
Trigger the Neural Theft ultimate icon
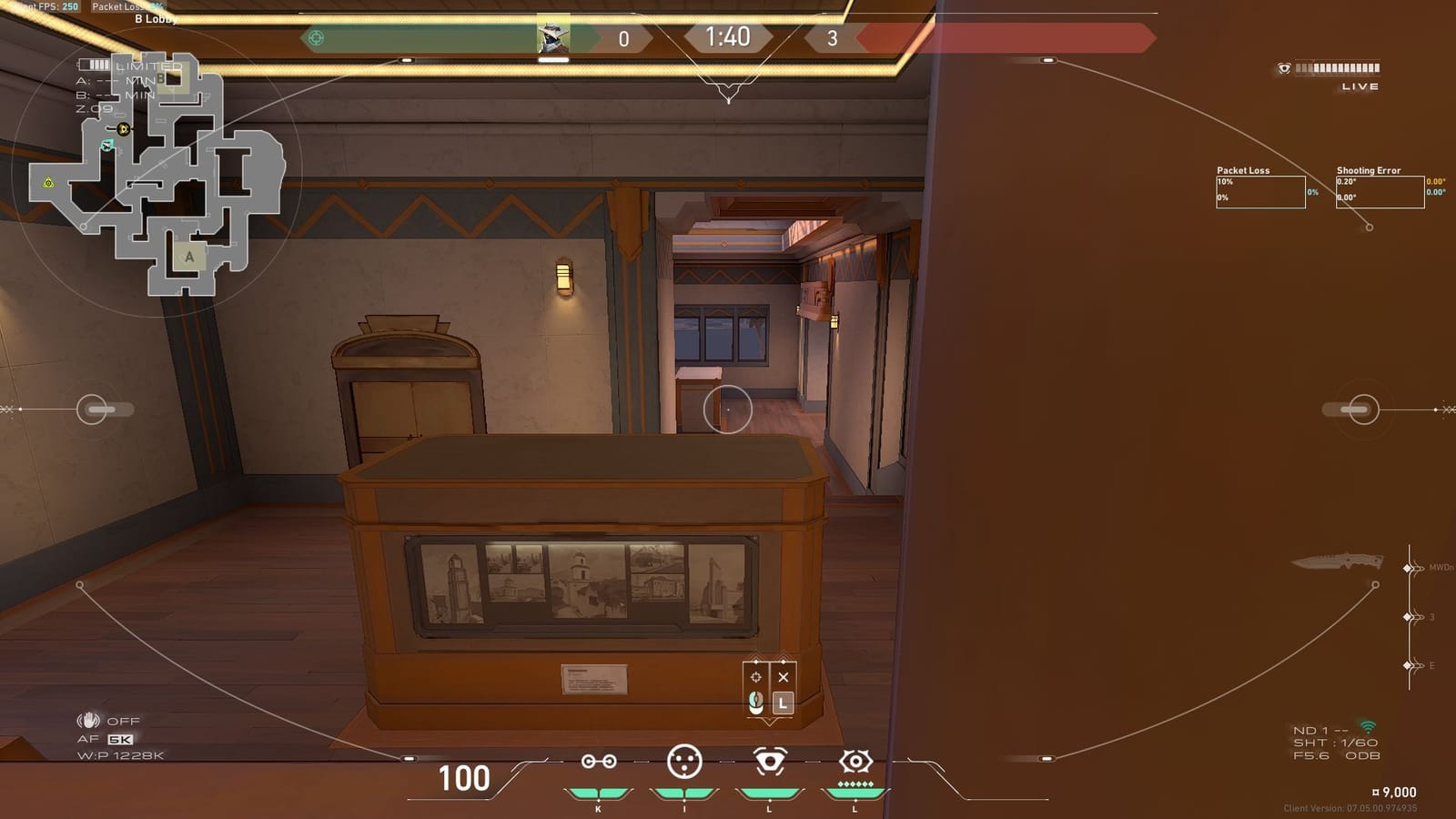pyautogui.click(x=855, y=763)
